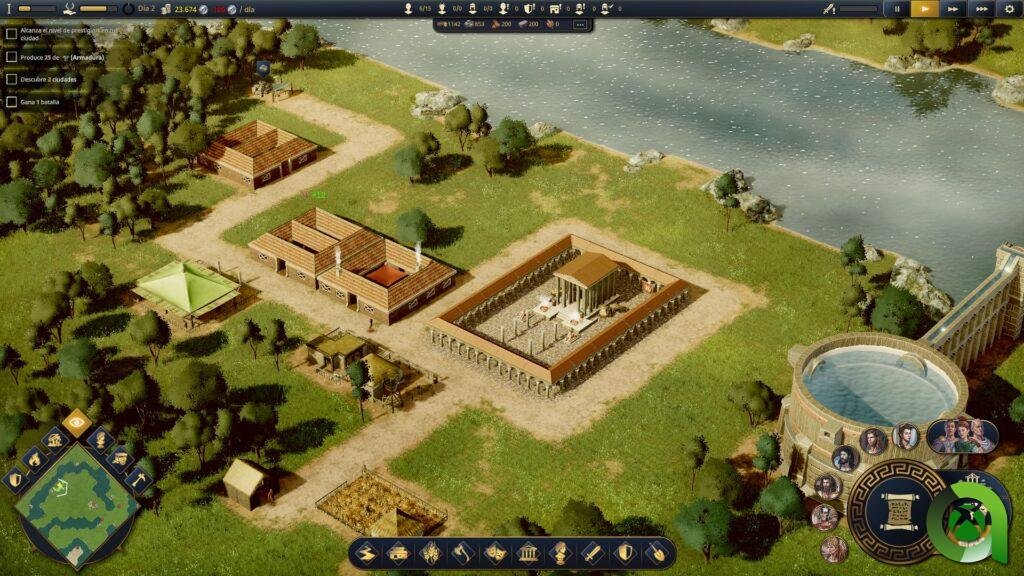Select the bust statue build category
The width and height of the screenshot is (1024, 576).
(x=560, y=553)
